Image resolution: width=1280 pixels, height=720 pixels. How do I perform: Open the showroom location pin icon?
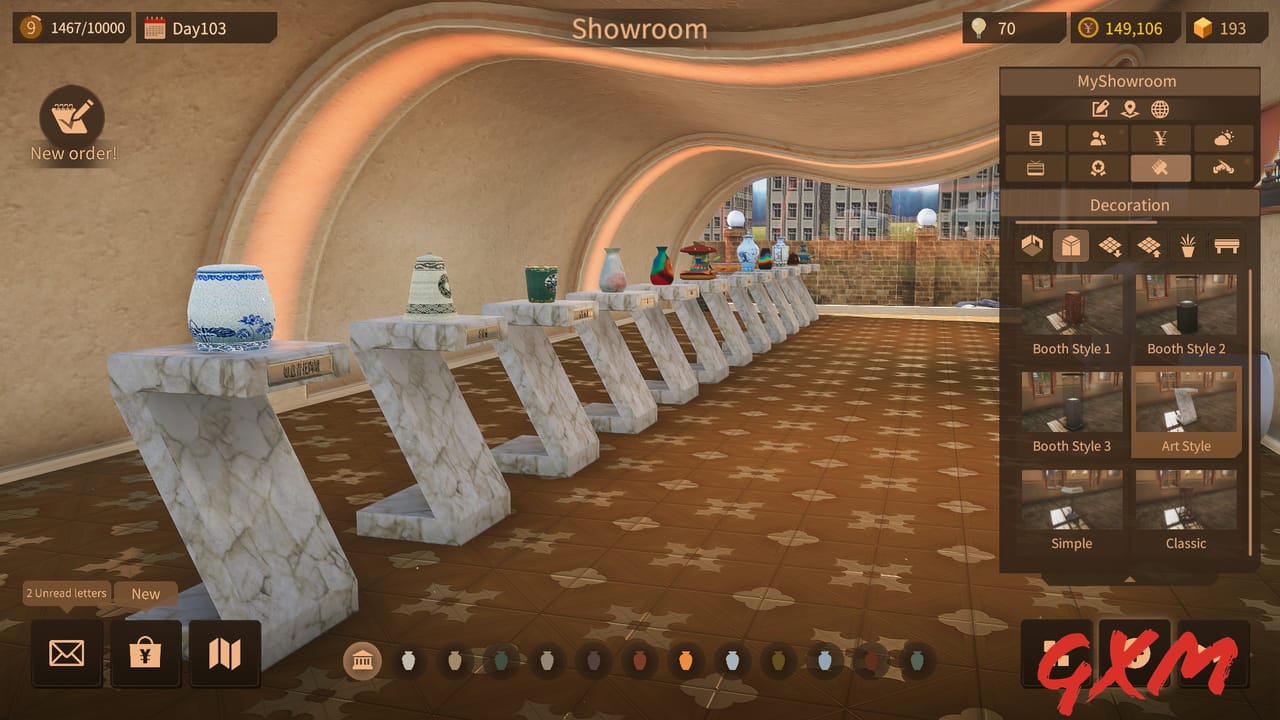(1130, 109)
